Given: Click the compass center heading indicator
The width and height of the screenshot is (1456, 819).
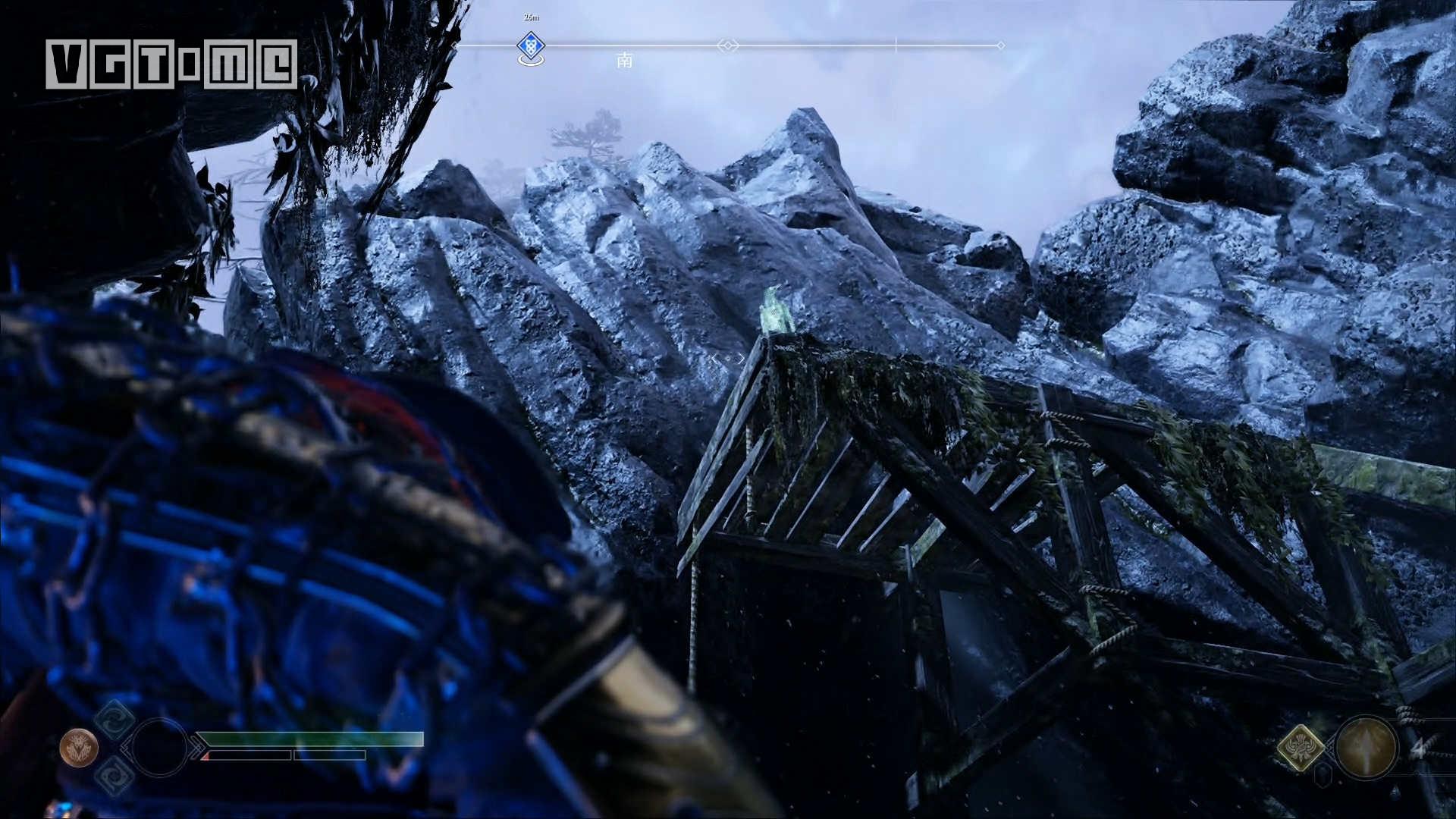Looking at the screenshot, I should click(x=727, y=45).
